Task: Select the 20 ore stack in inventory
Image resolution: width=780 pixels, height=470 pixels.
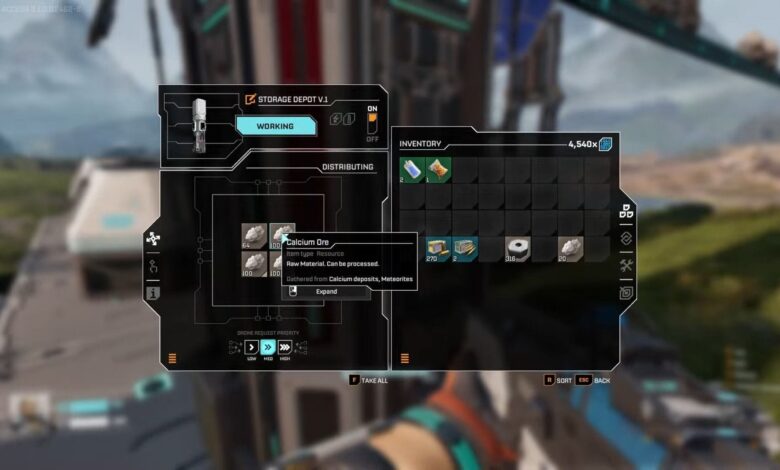Action: [x=570, y=248]
